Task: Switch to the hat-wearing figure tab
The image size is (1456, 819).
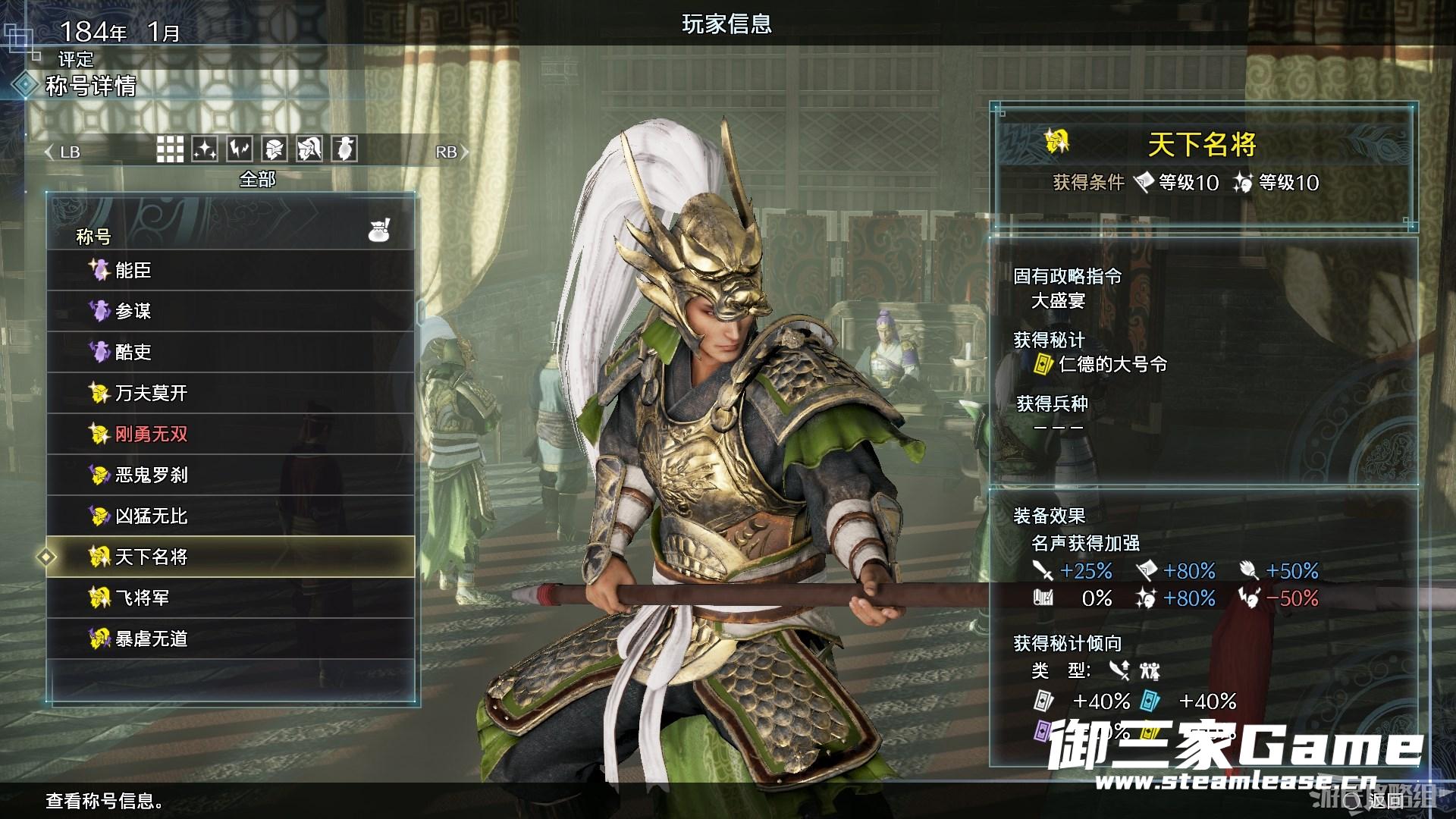Action: [344, 149]
